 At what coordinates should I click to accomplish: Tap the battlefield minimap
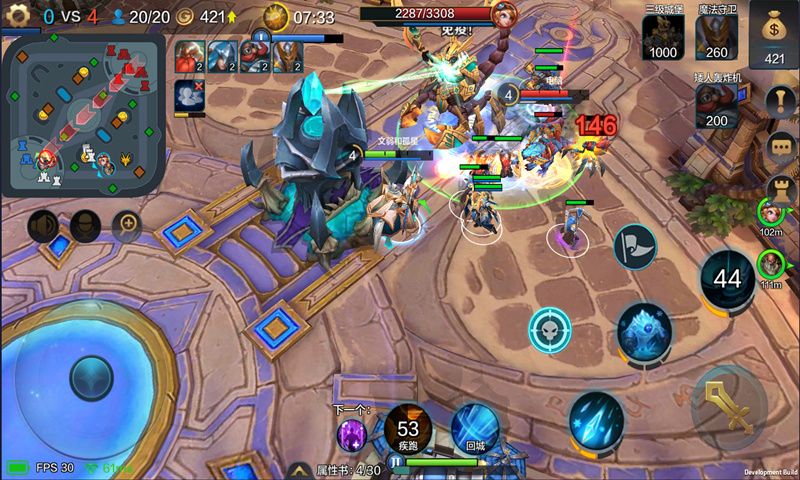point(82,115)
